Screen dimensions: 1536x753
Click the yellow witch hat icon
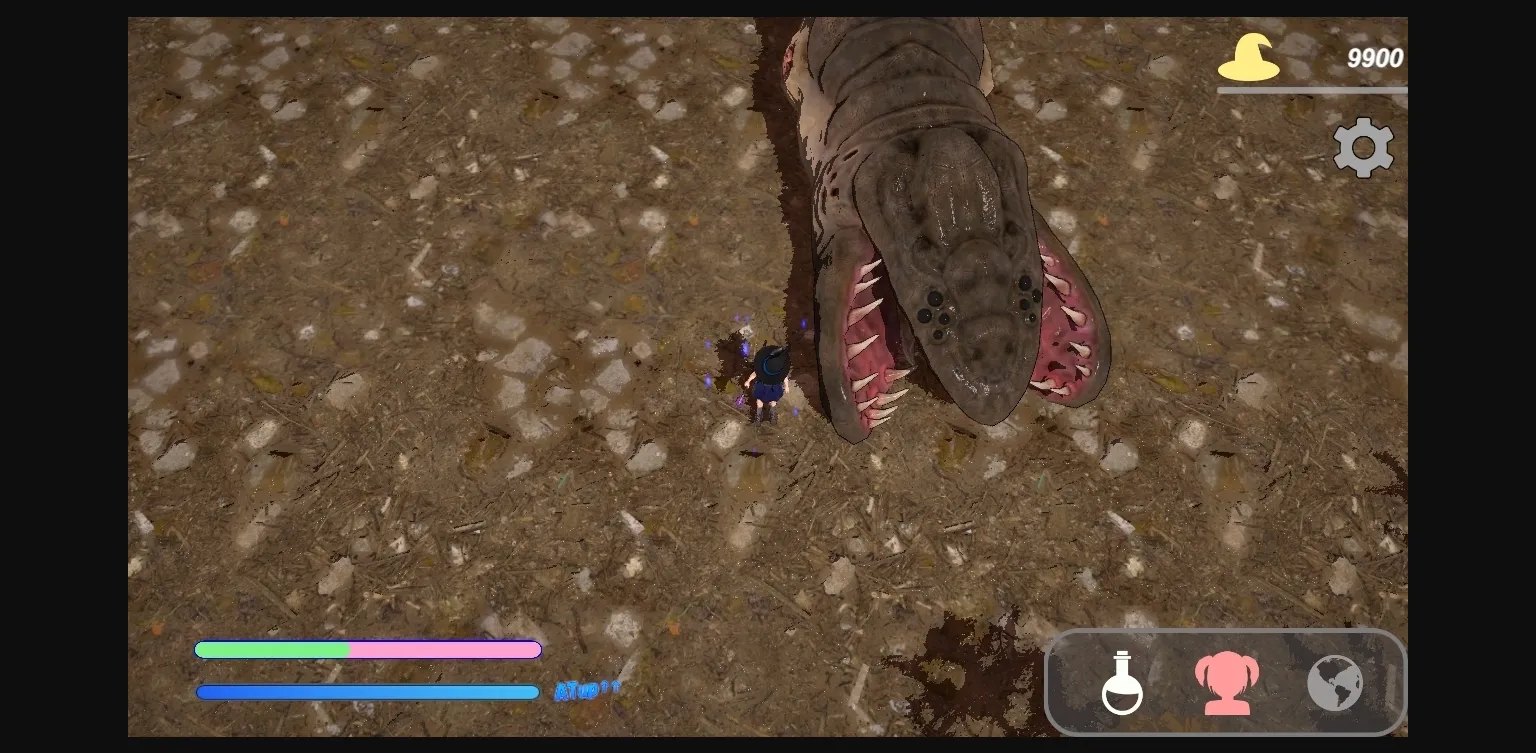[1249, 58]
